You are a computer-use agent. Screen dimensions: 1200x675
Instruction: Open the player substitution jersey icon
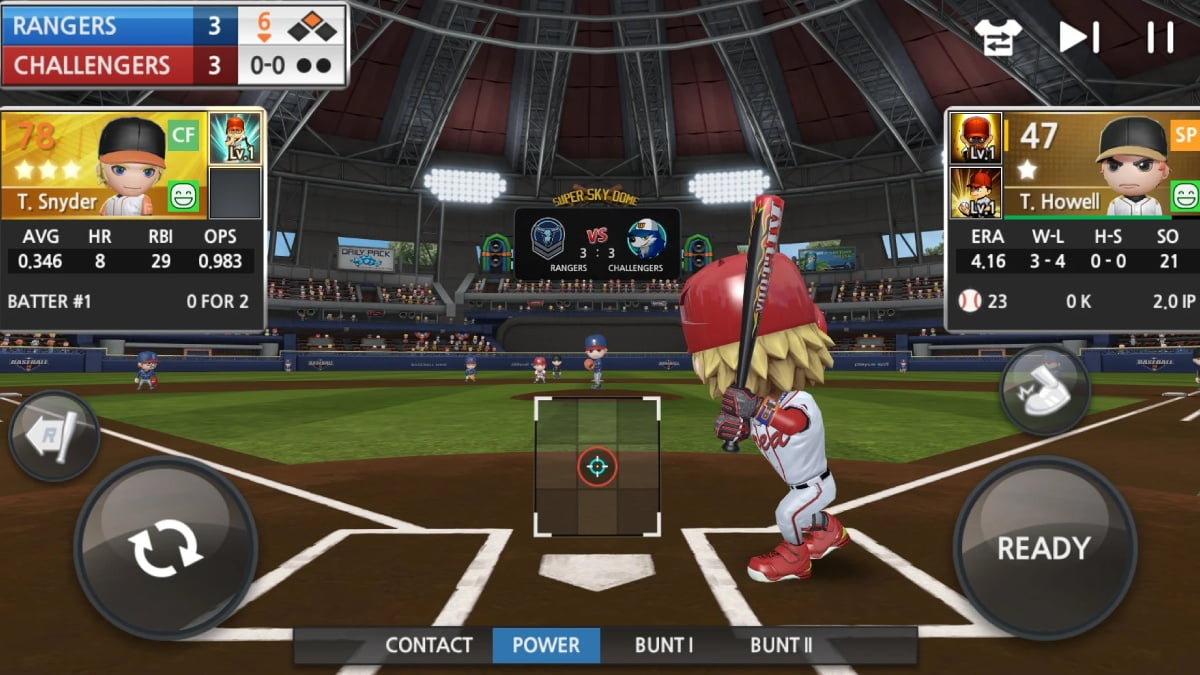click(x=998, y=37)
